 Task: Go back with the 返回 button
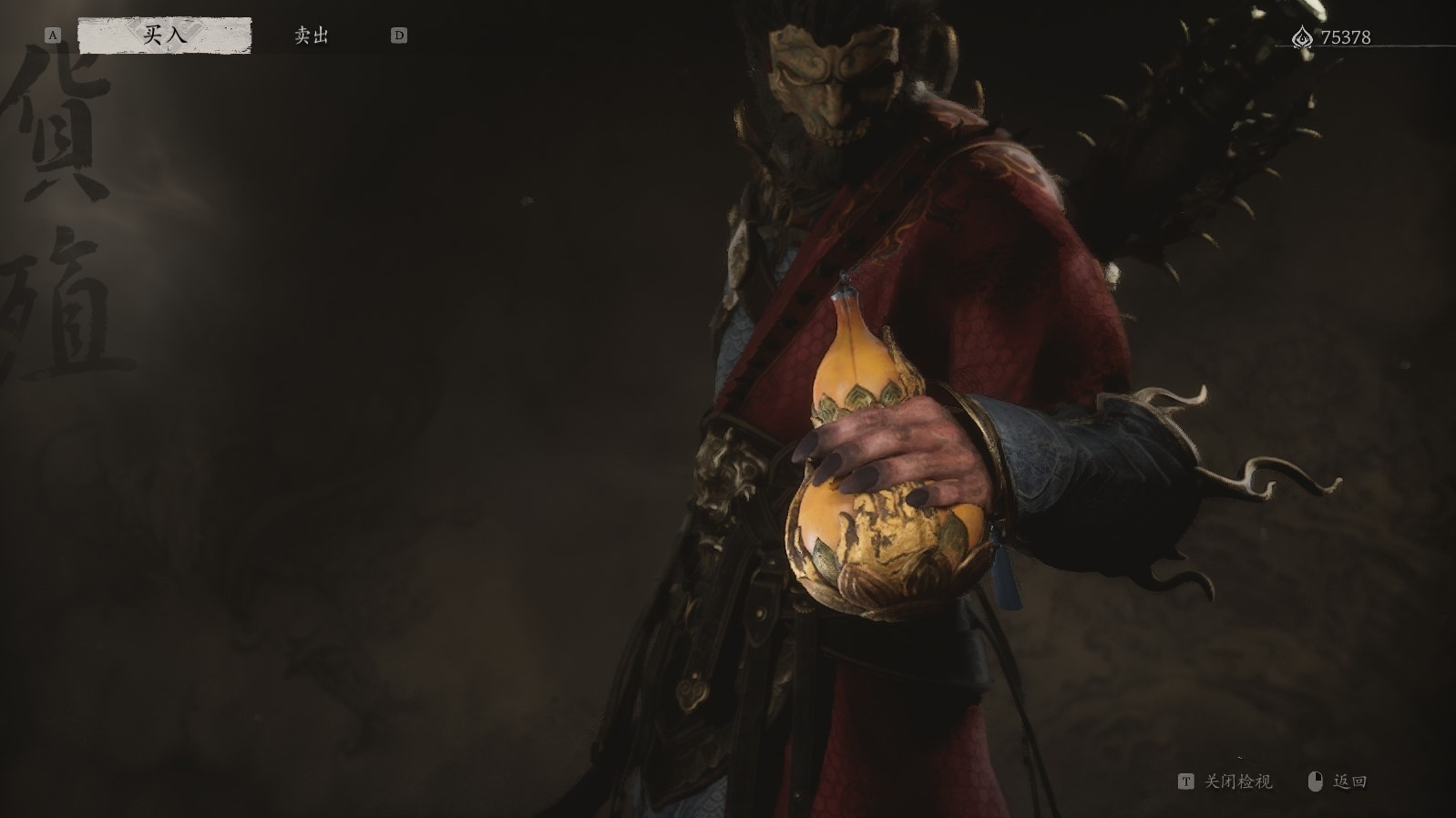pyautogui.click(x=1339, y=782)
